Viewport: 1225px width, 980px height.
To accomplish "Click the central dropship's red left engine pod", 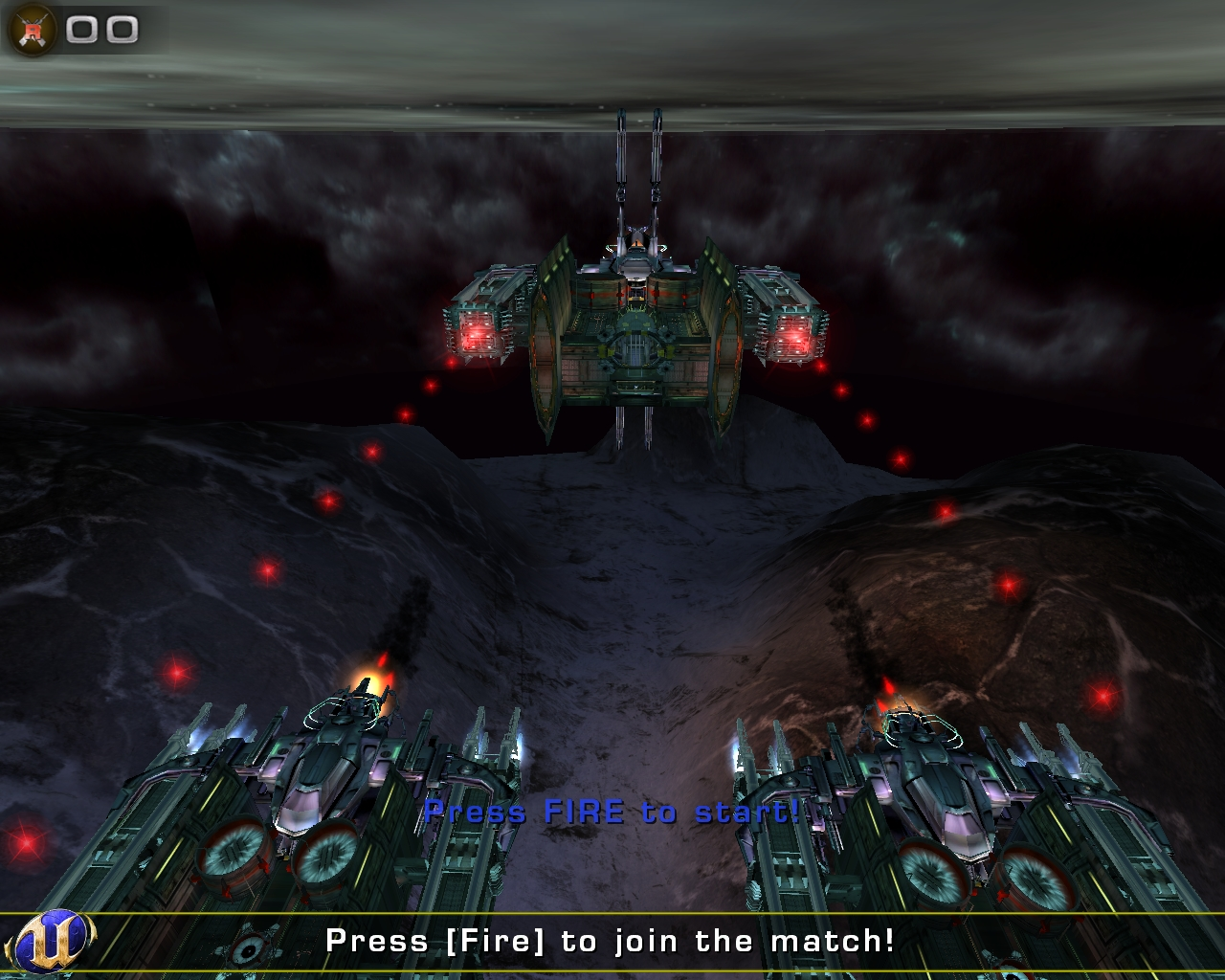I will 476,330.
